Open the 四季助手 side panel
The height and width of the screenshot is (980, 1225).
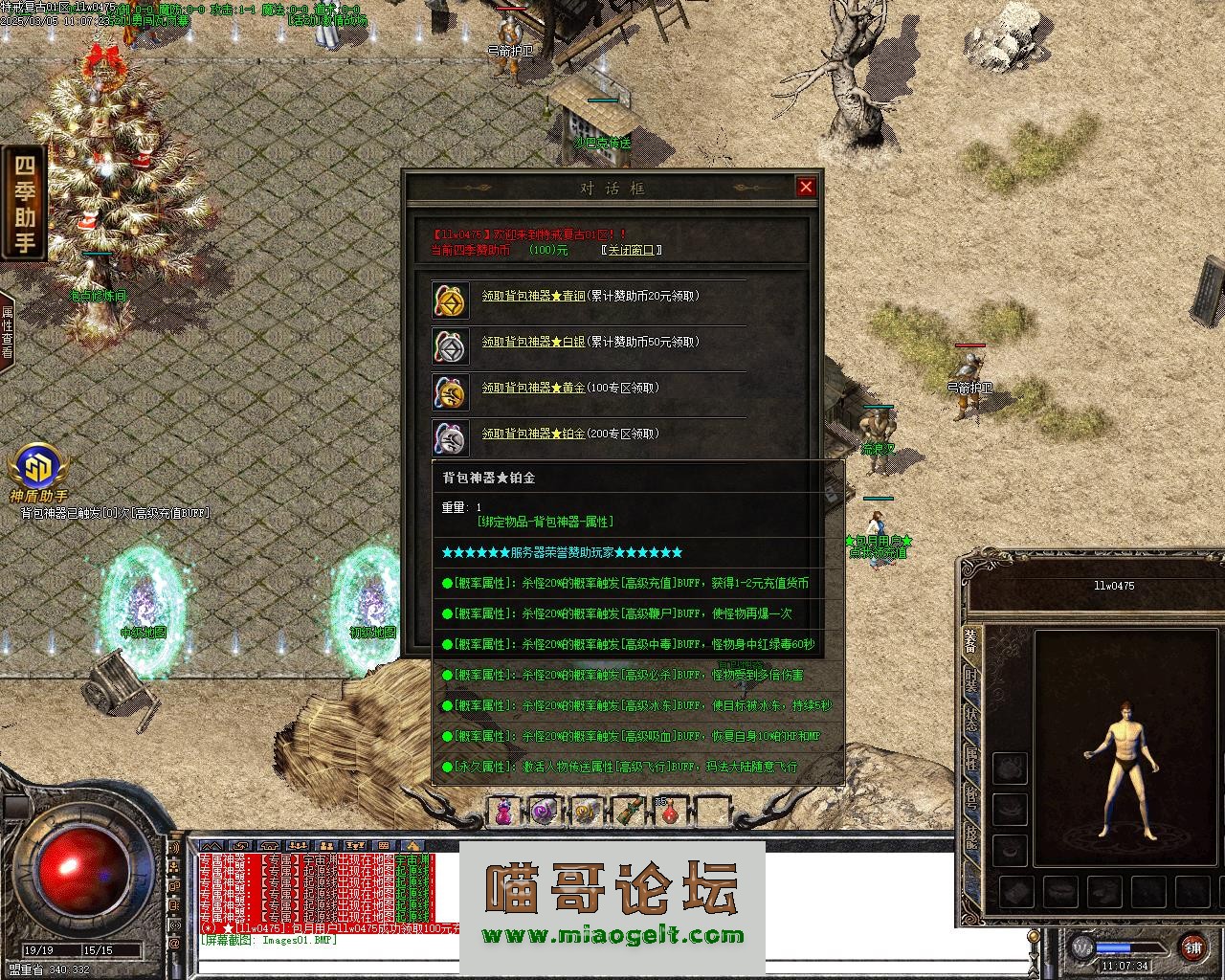[x=24, y=202]
